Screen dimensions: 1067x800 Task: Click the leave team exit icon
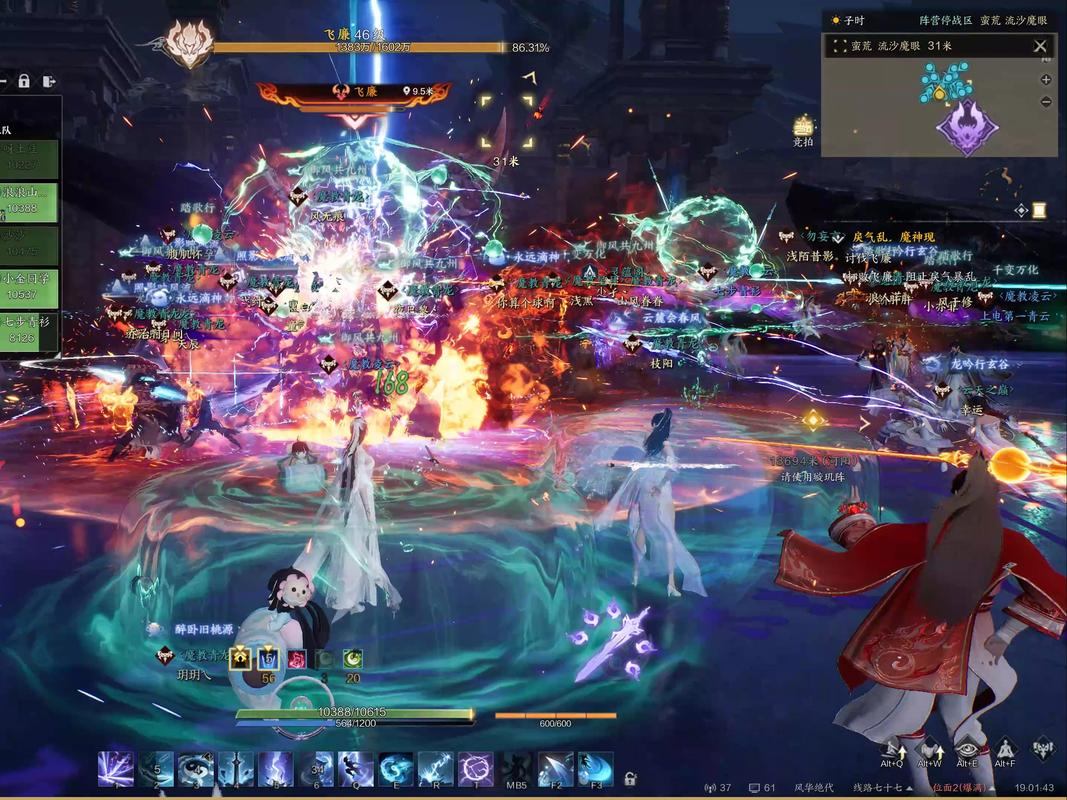[x=47, y=81]
